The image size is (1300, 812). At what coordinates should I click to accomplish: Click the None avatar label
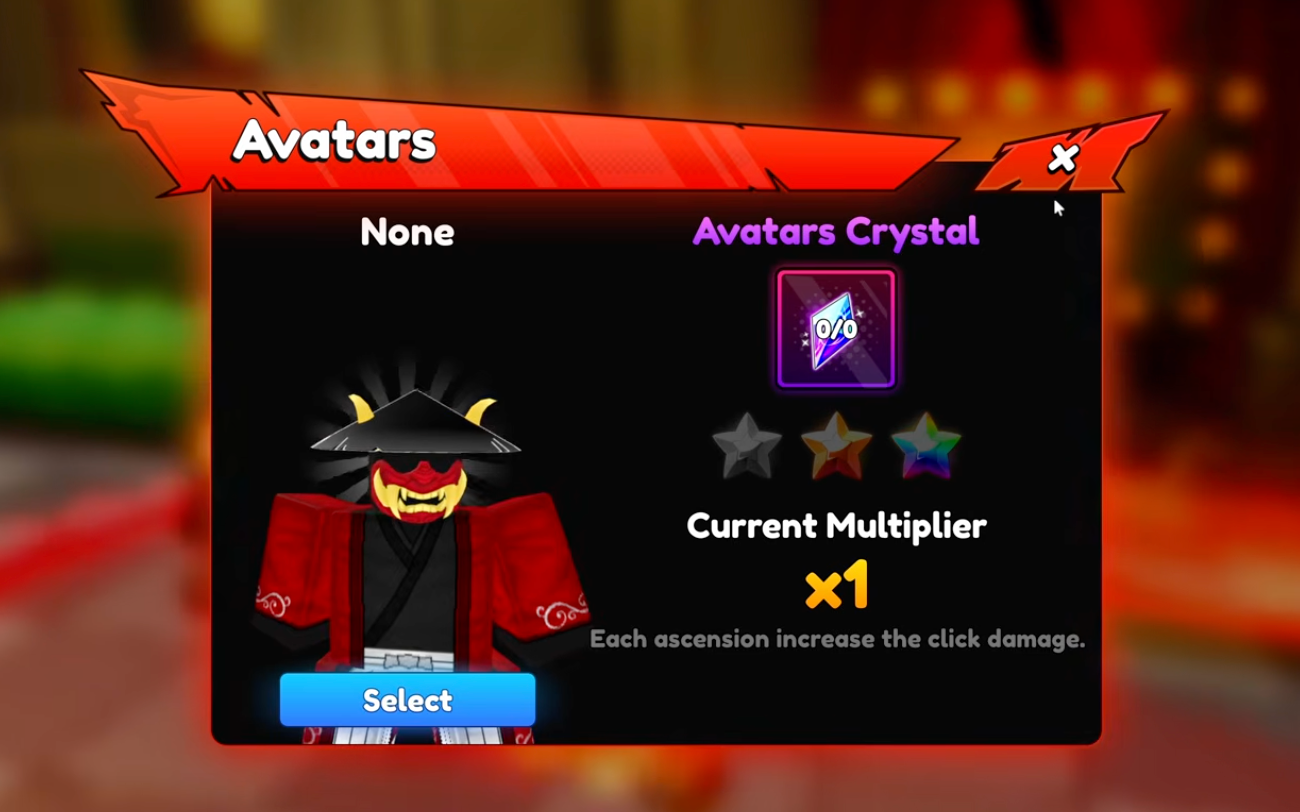coord(406,232)
